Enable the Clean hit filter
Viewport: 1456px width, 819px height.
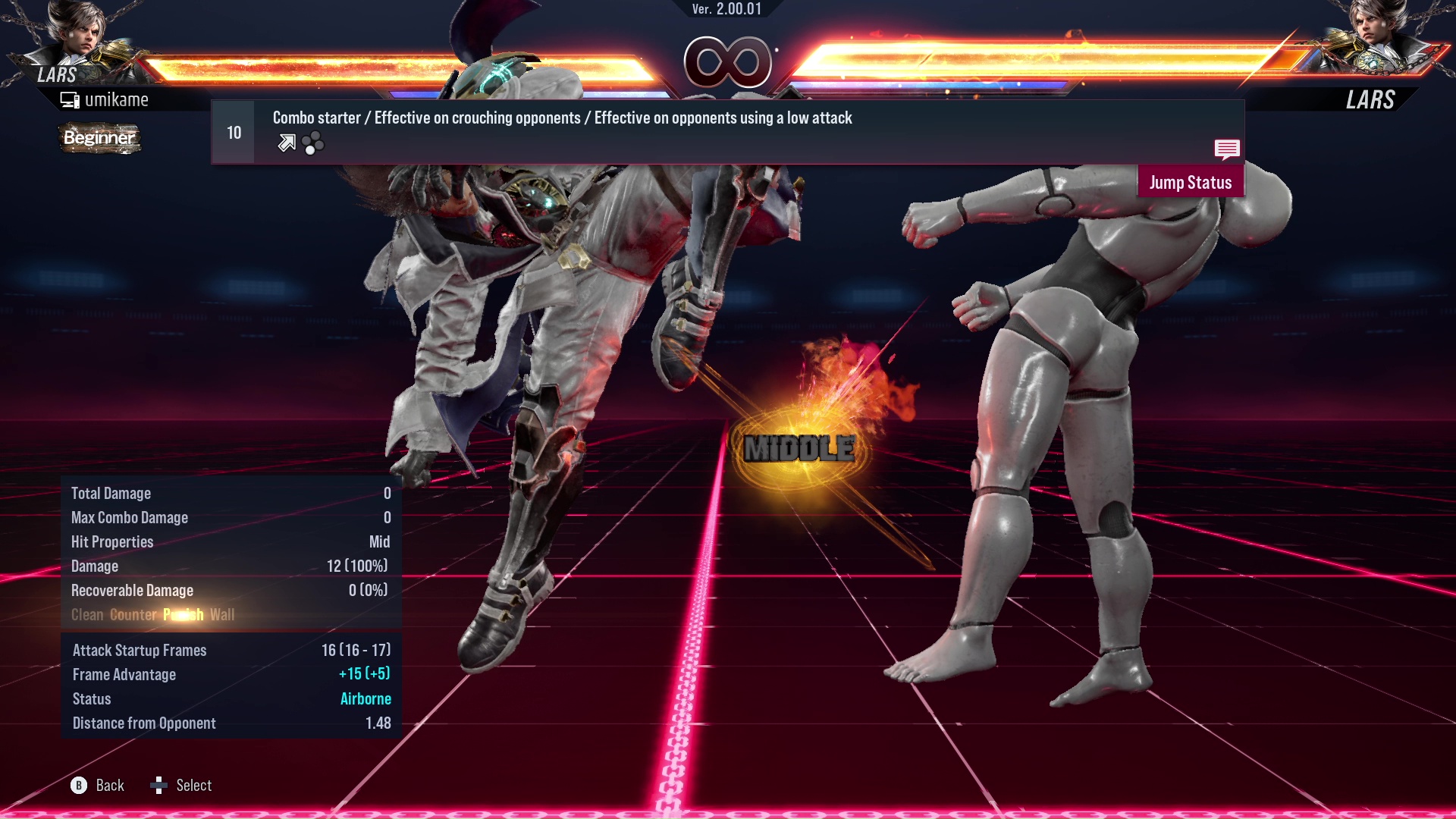pyautogui.click(x=87, y=615)
